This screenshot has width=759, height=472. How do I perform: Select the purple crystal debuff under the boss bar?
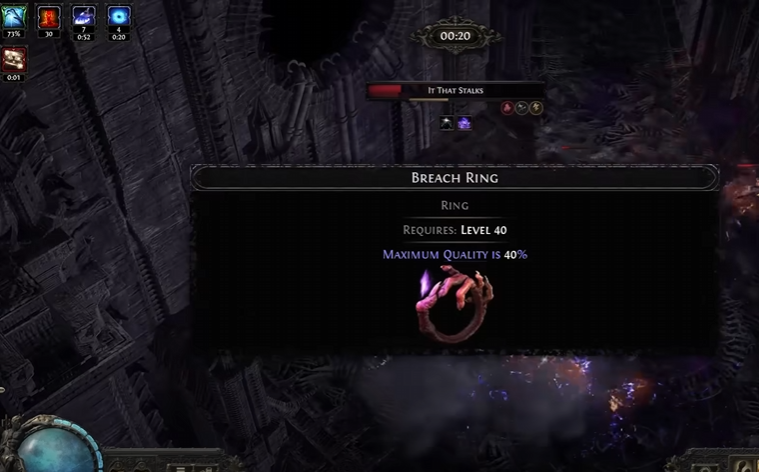pos(465,123)
